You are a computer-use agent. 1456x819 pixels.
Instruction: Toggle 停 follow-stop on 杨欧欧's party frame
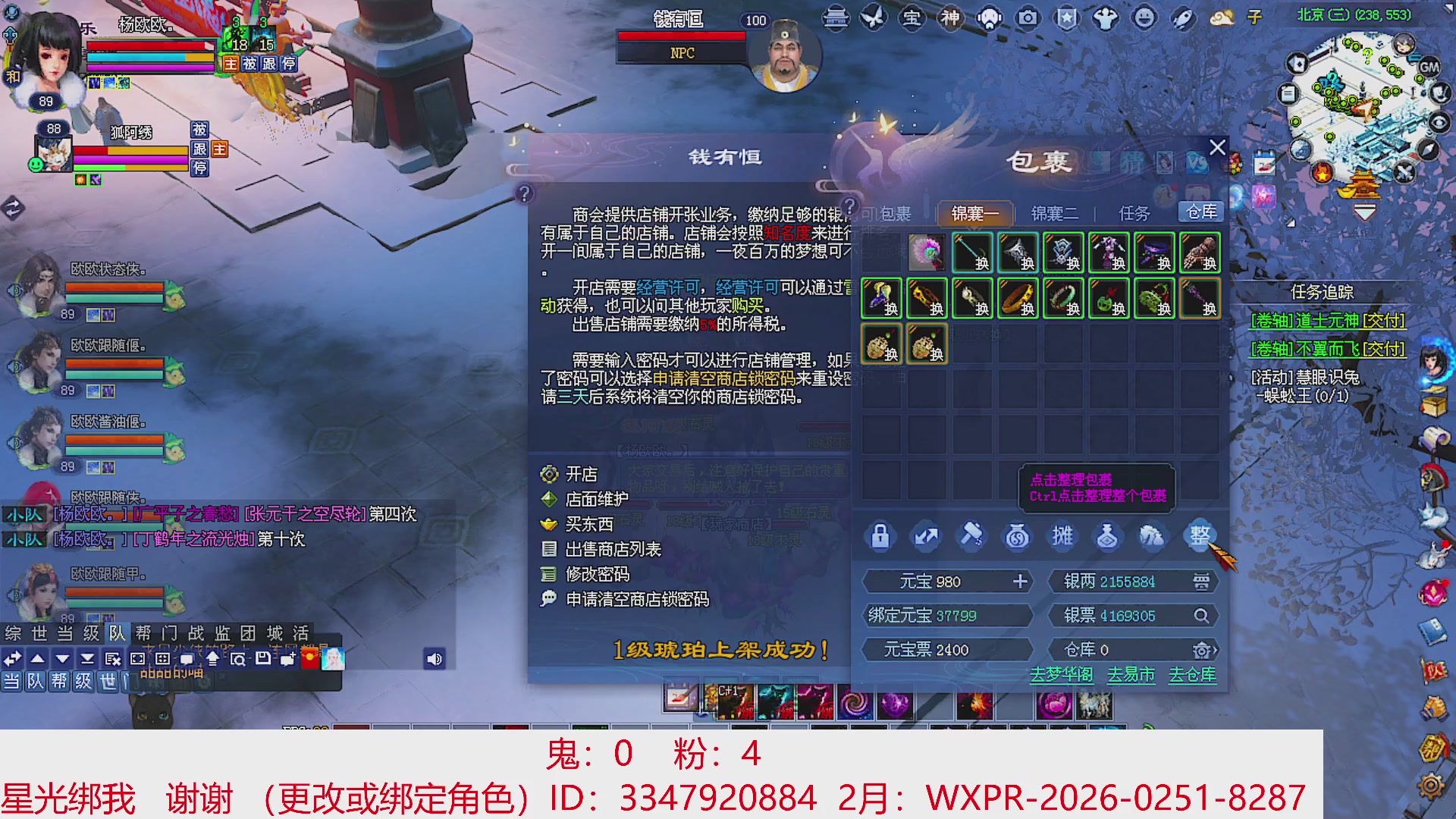(x=288, y=63)
